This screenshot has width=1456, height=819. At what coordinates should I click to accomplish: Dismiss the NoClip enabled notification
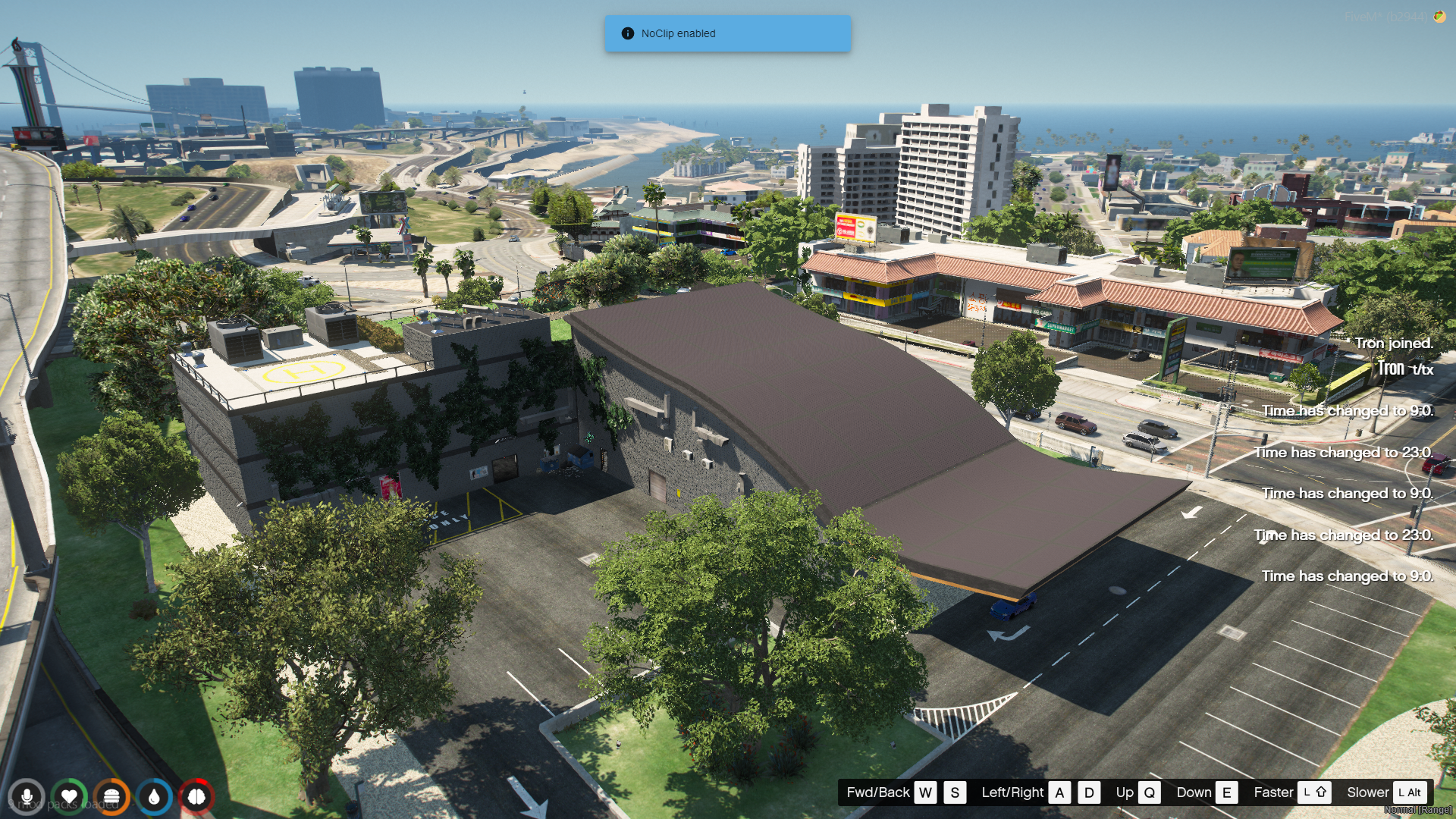pyautogui.click(x=727, y=33)
